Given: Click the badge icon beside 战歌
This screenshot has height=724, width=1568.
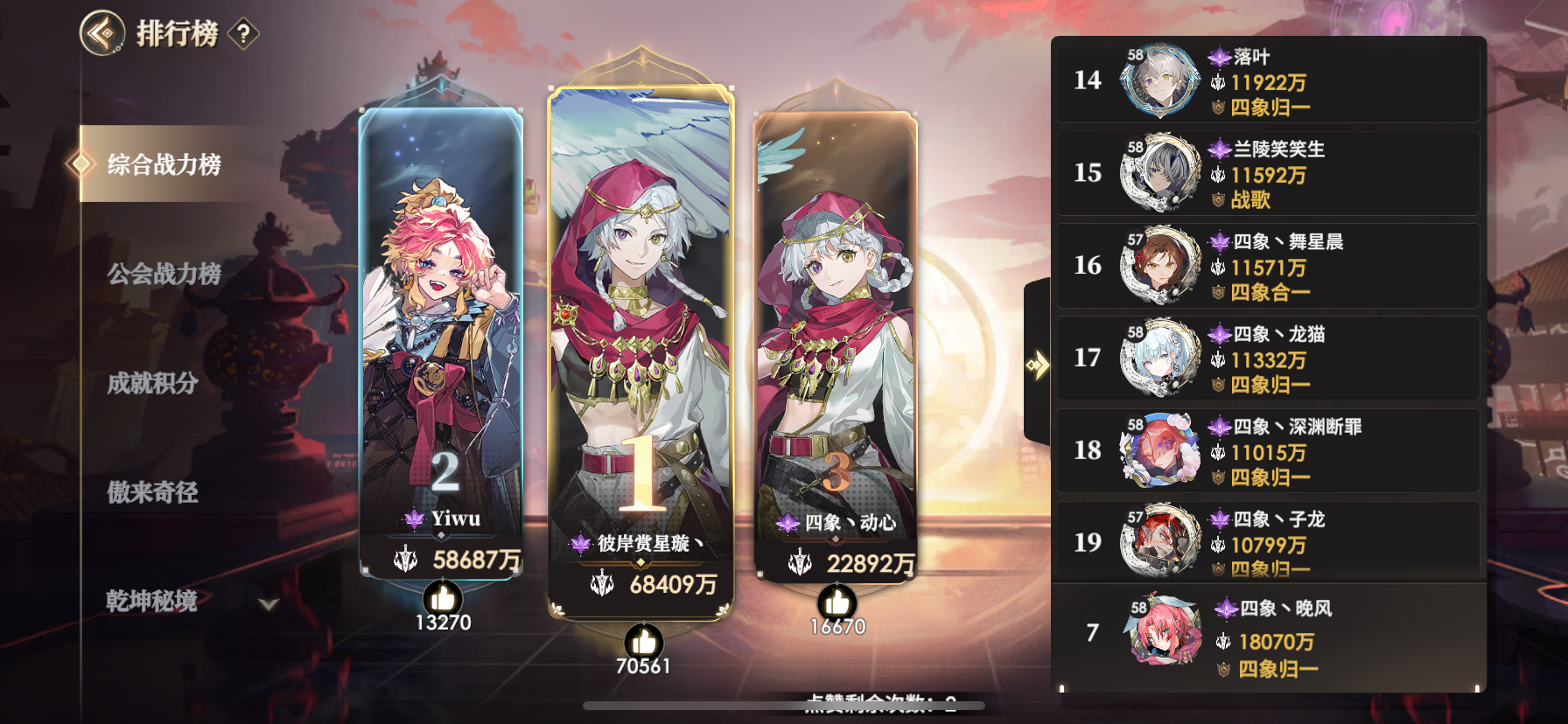Looking at the screenshot, I should (x=1217, y=198).
